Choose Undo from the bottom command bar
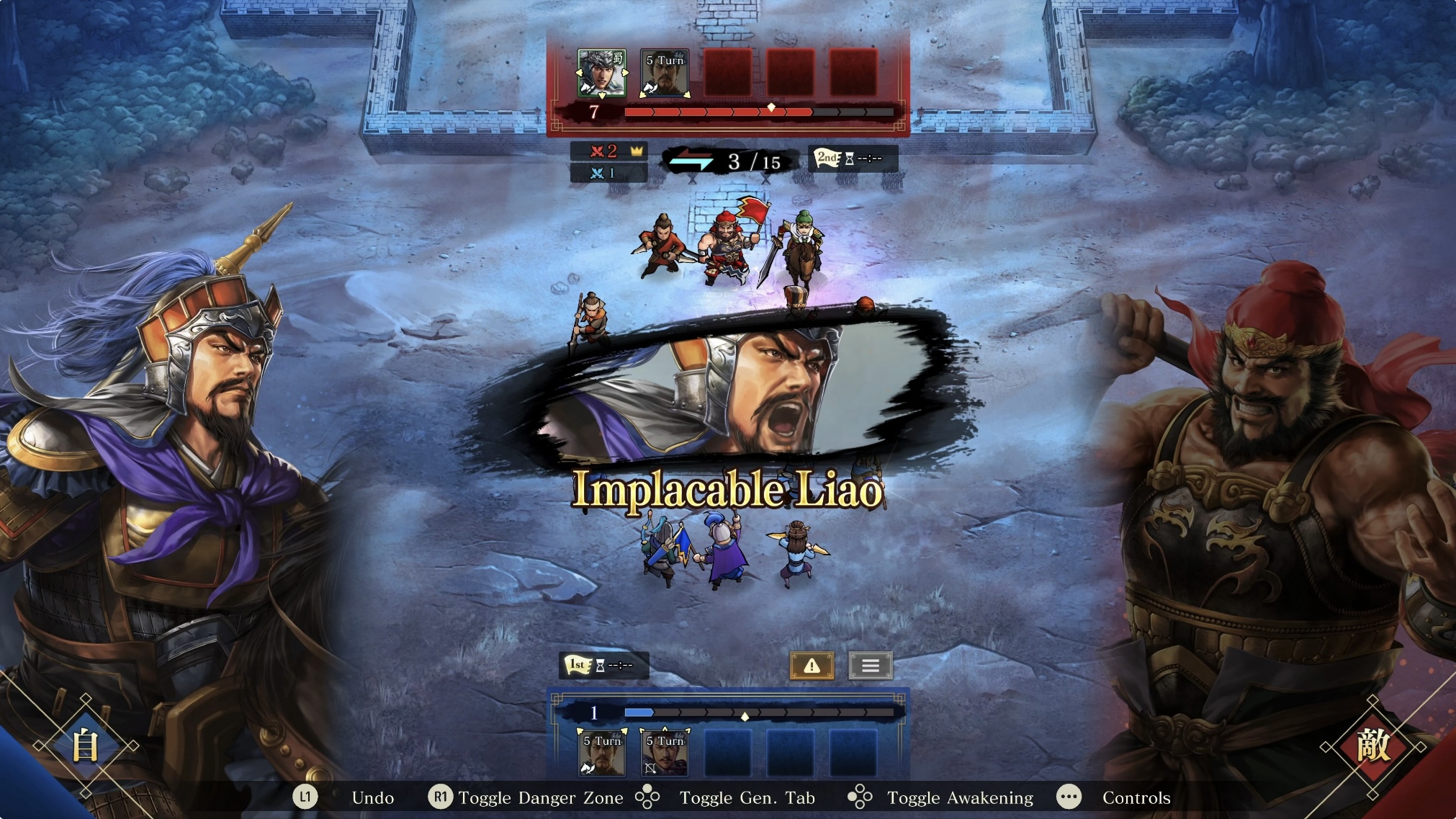The height and width of the screenshot is (819, 1456). (x=372, y=798)
